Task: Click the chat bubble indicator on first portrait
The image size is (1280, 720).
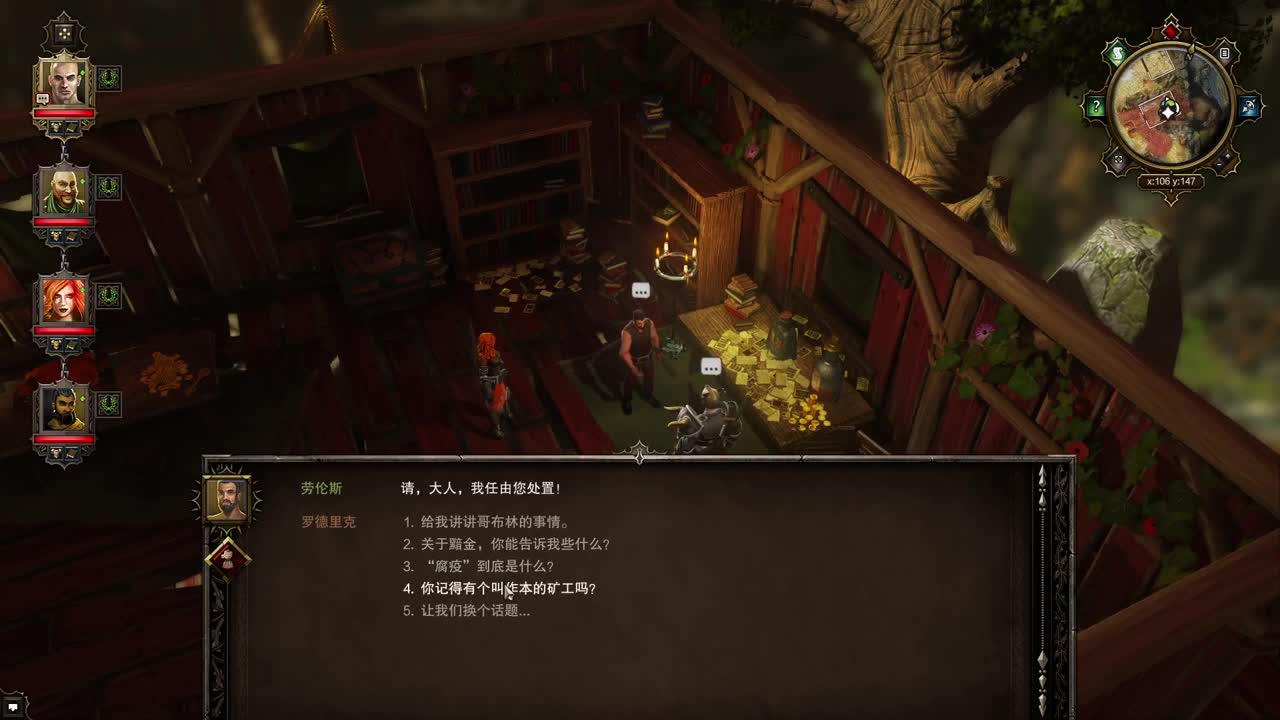Action: click(42, 100)
